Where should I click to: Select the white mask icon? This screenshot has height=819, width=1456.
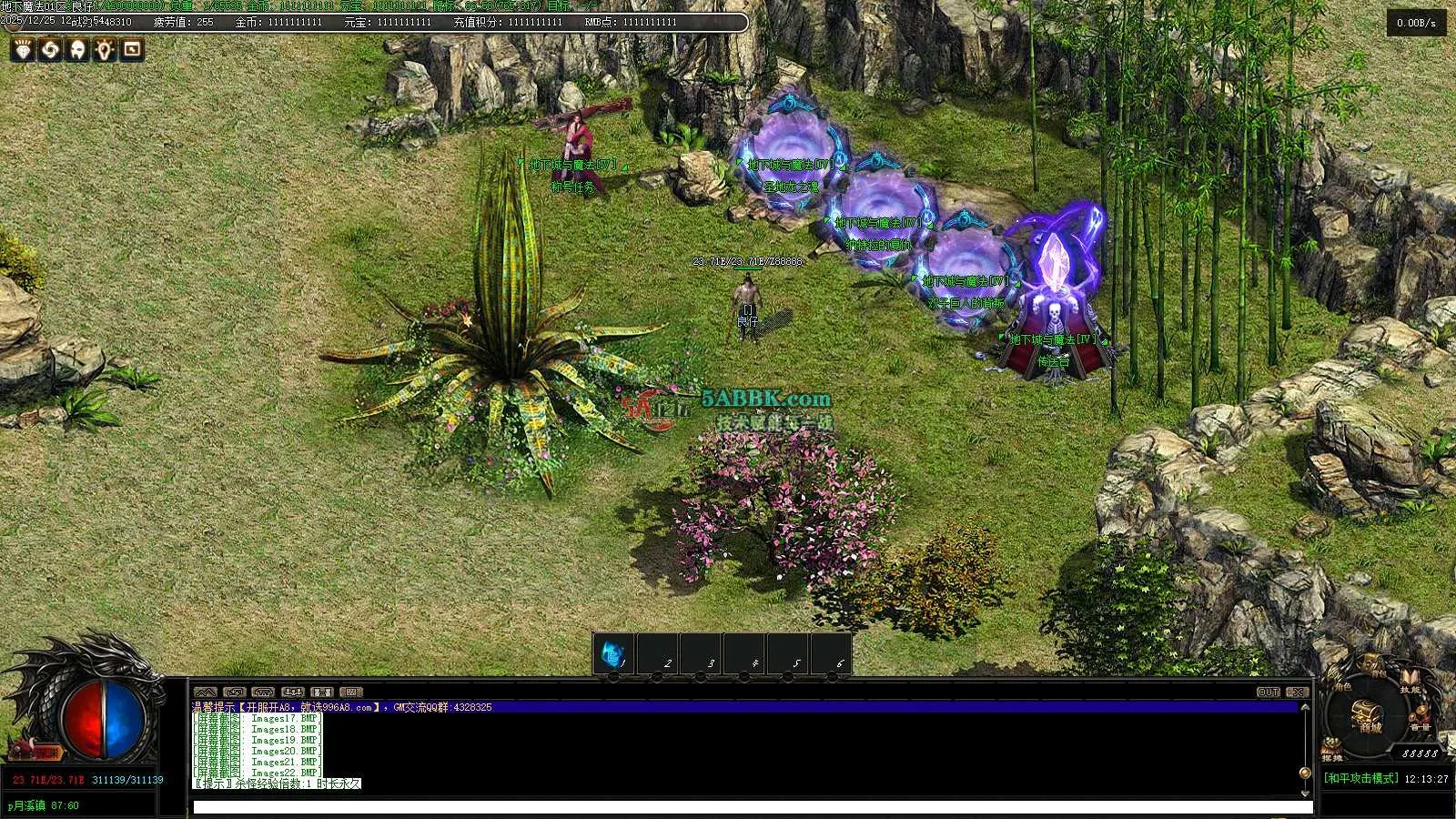click(x=78, y=49)
